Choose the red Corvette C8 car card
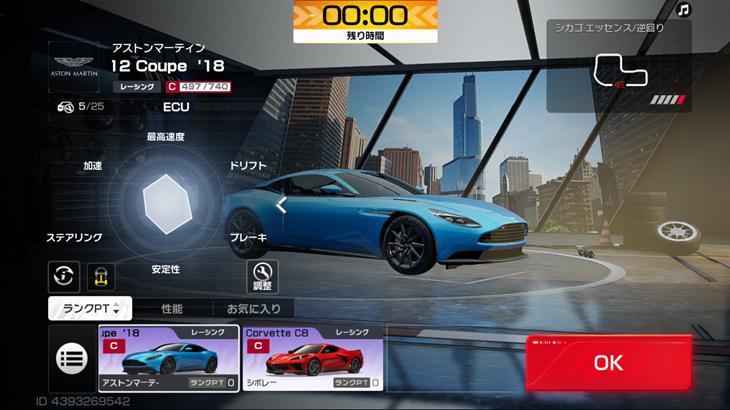The image size is (730, 410). click(x=313, y=358)
